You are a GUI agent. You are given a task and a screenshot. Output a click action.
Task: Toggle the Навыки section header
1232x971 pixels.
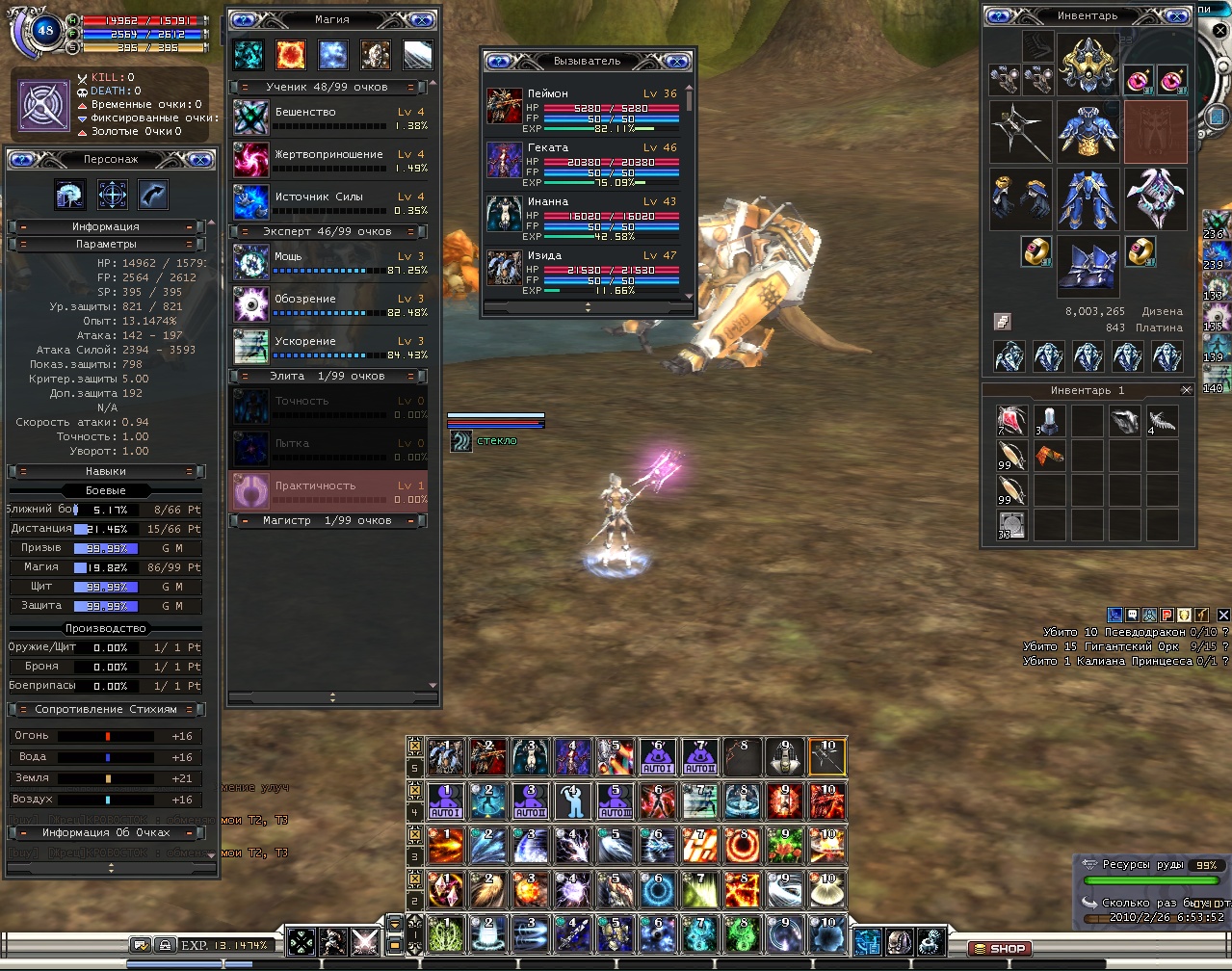(106, 472)
